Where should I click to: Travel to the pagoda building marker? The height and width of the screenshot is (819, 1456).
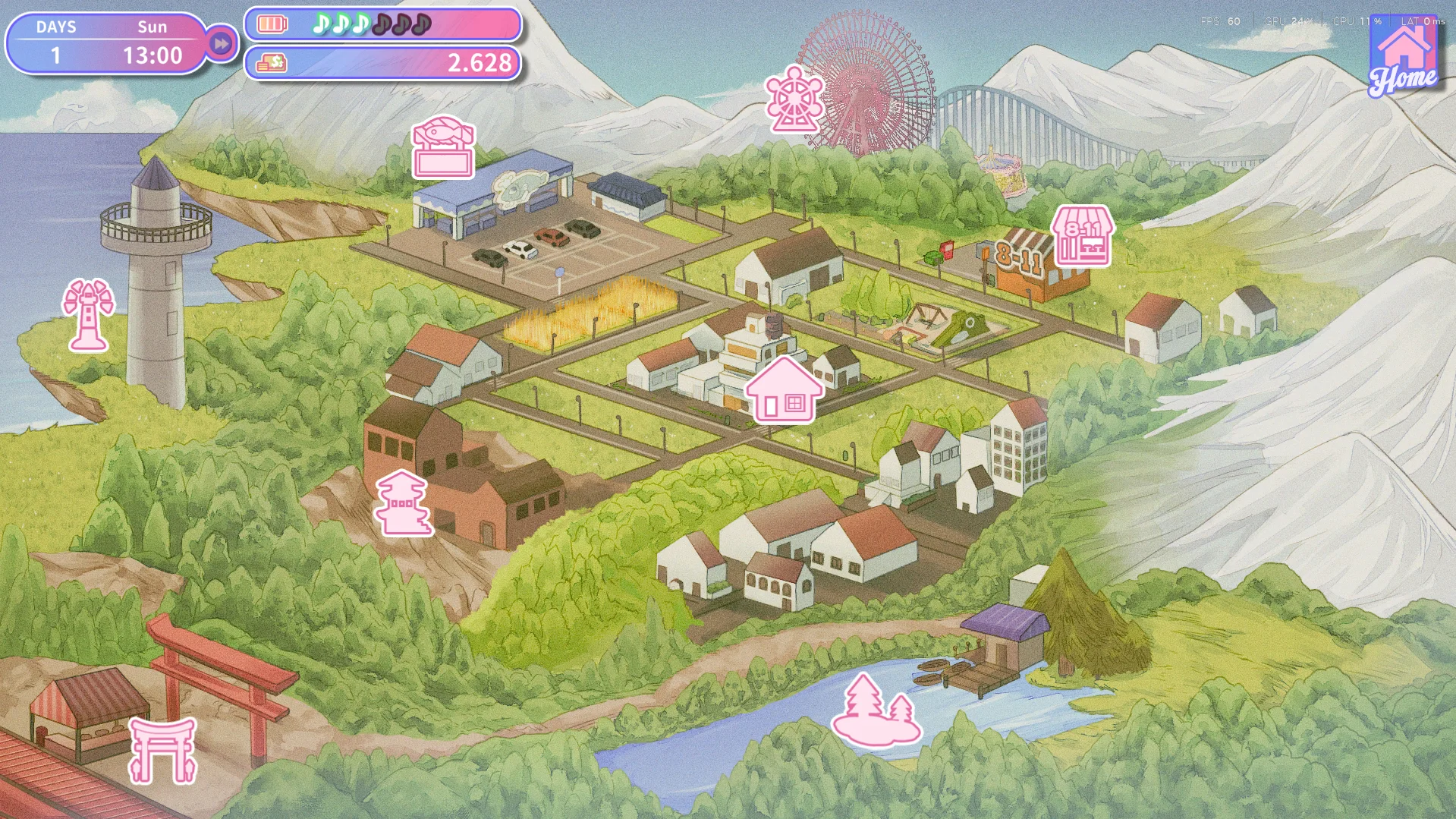(402, 502)
